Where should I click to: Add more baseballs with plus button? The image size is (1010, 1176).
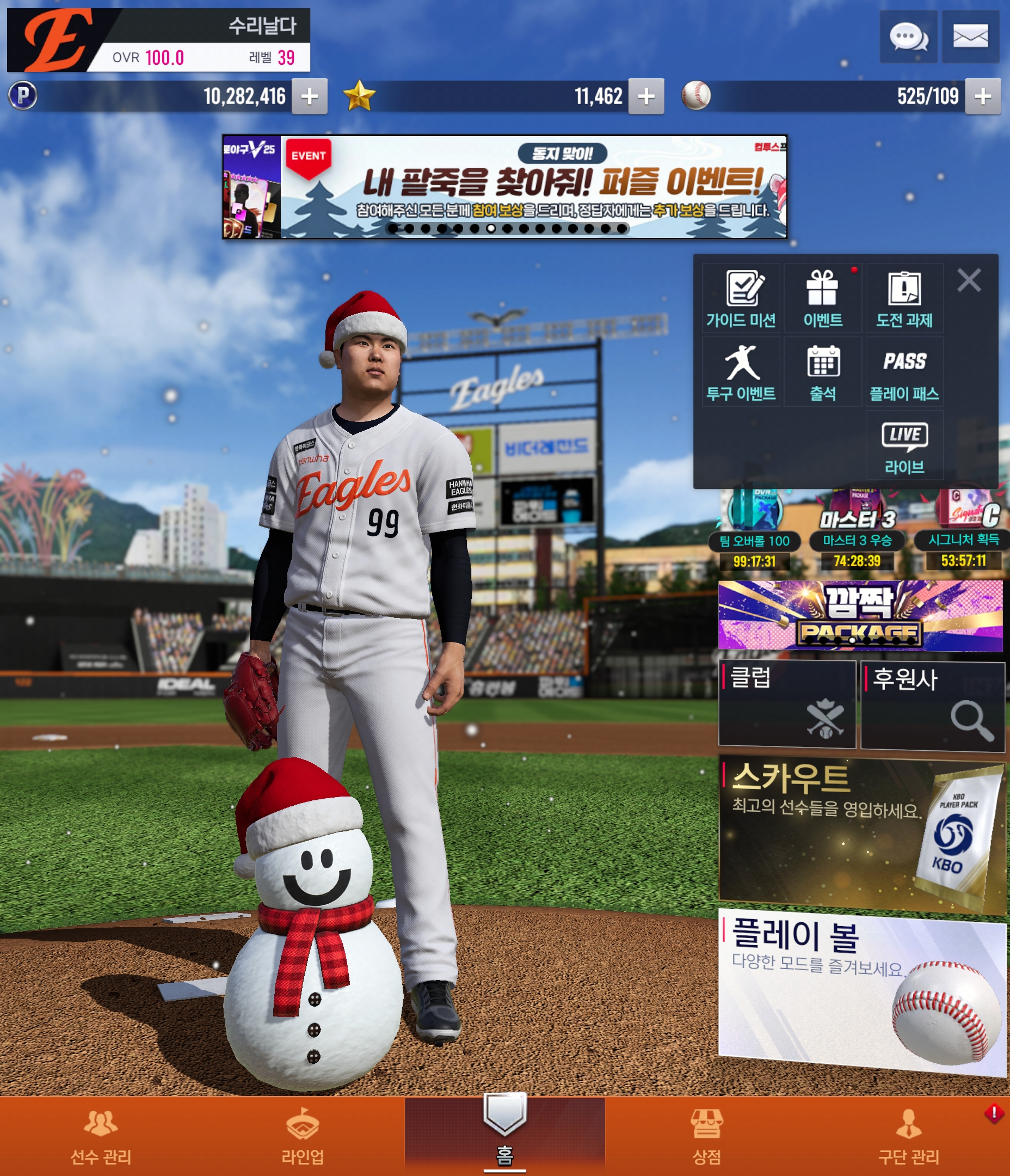point(983,96)
